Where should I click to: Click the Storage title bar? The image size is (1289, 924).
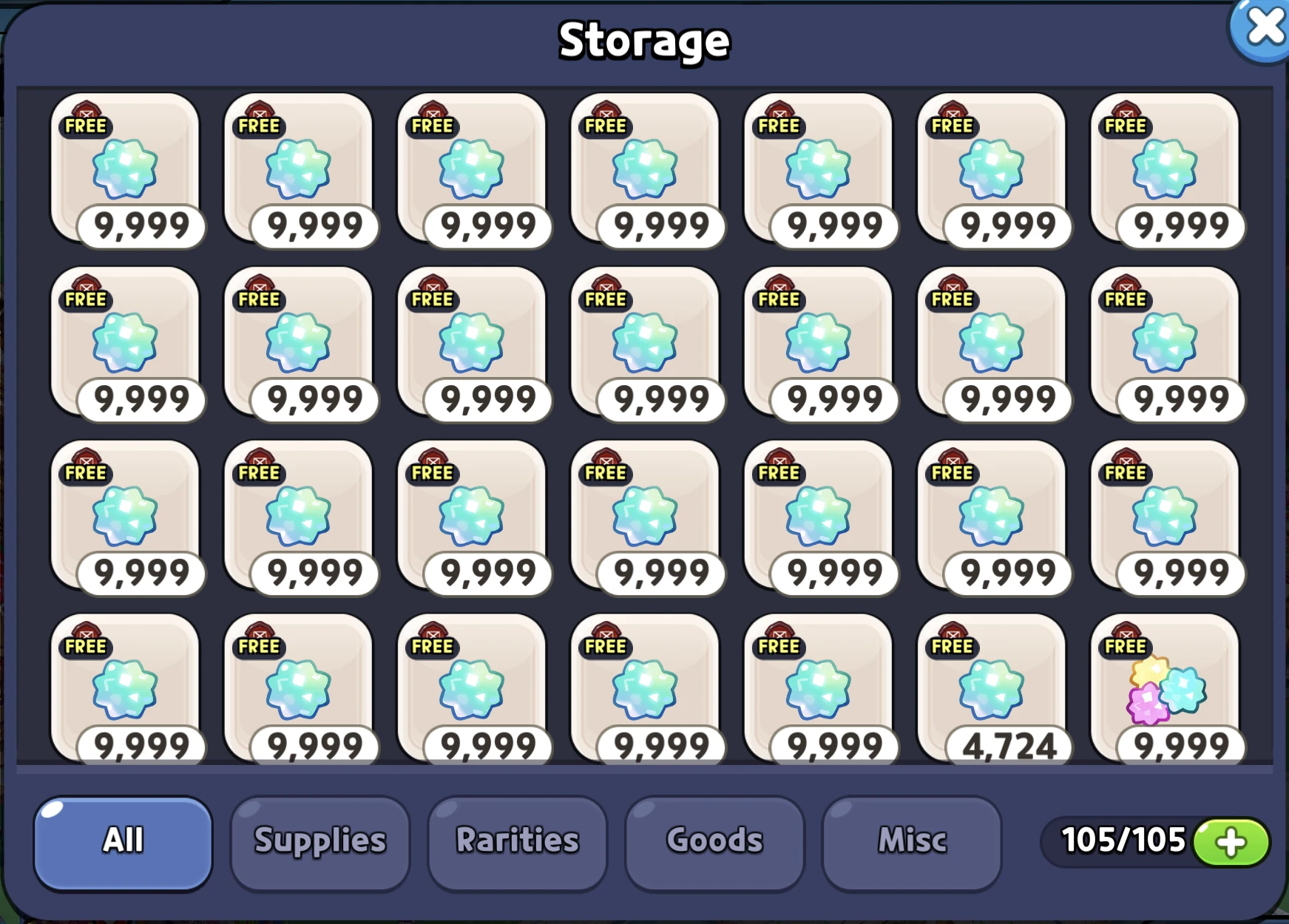click(x=644, y=42)
